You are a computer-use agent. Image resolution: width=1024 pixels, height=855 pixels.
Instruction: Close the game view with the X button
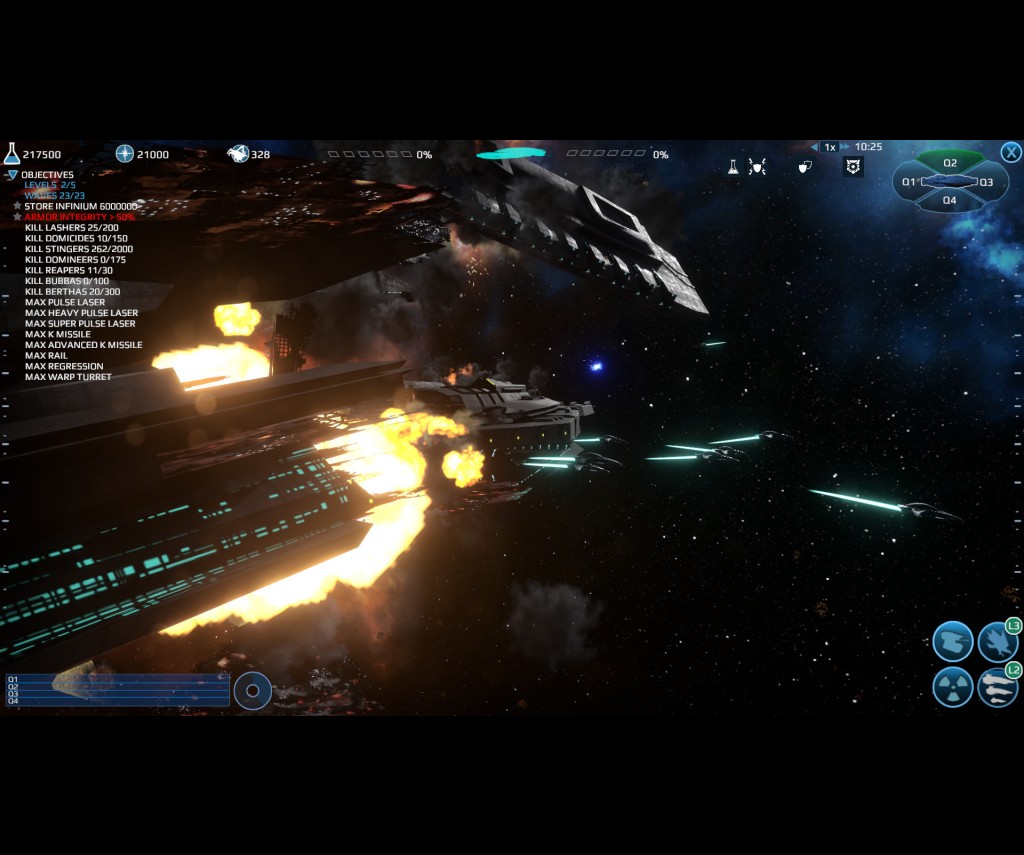1011,152
